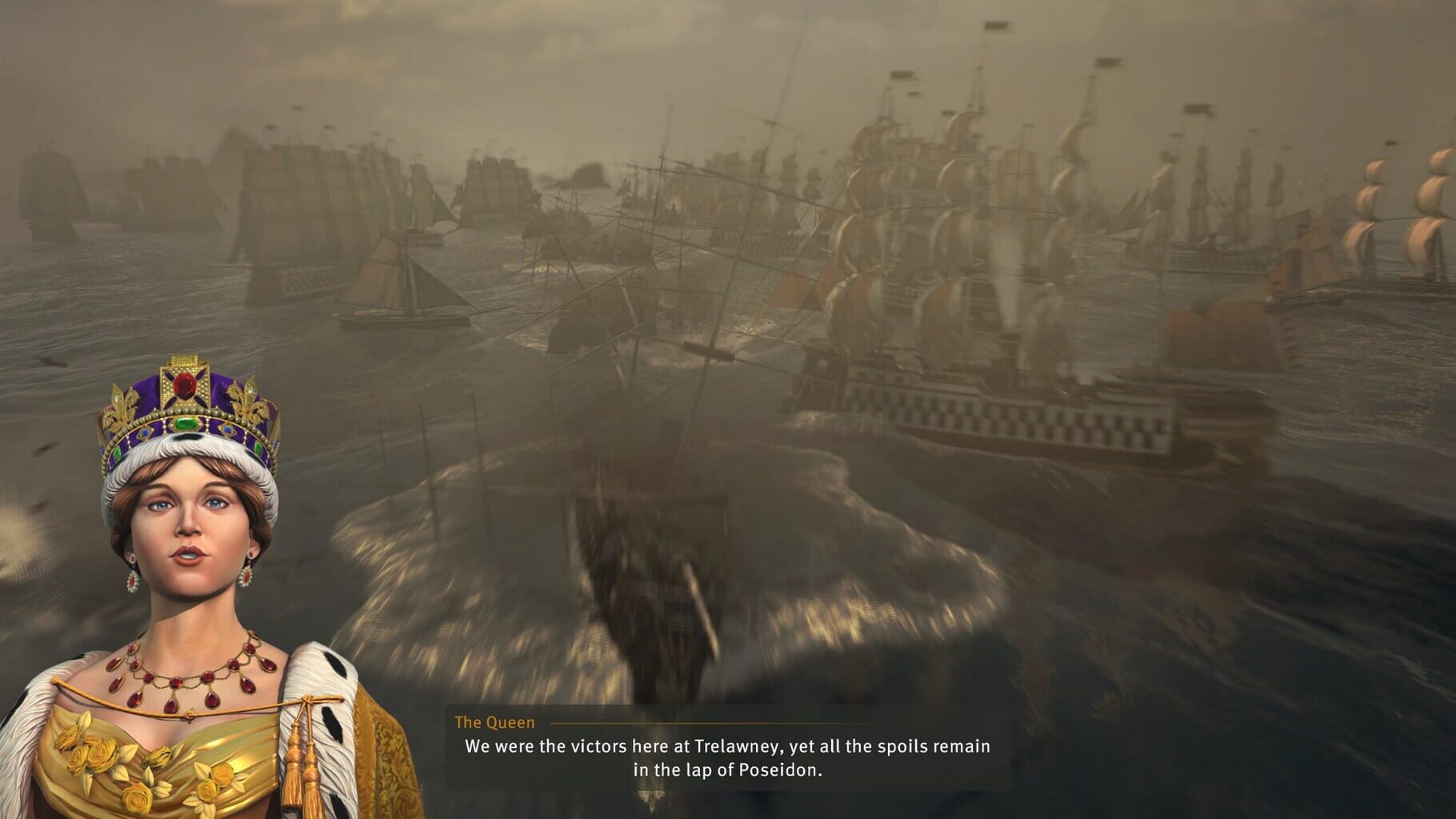Click the word 'Trelawney' in the dialogue
The image size is (1456, 819).
(x=738, y=746)
